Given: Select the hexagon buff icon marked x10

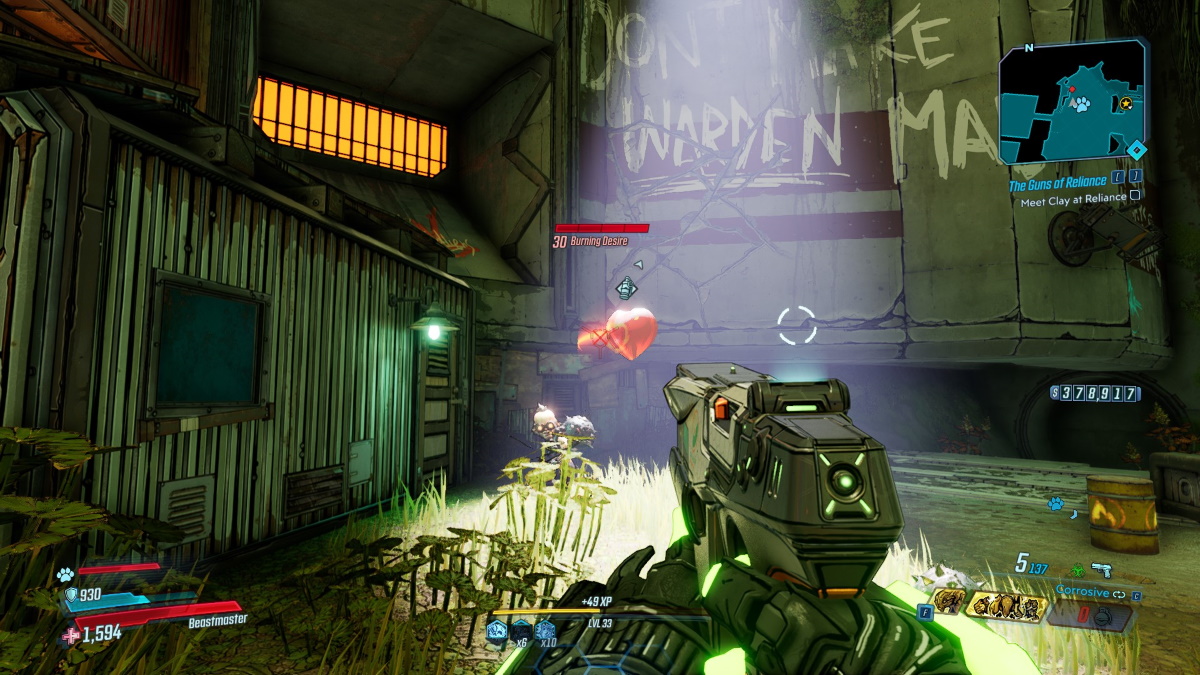Looking at the screenshot, I should point(545,631).
